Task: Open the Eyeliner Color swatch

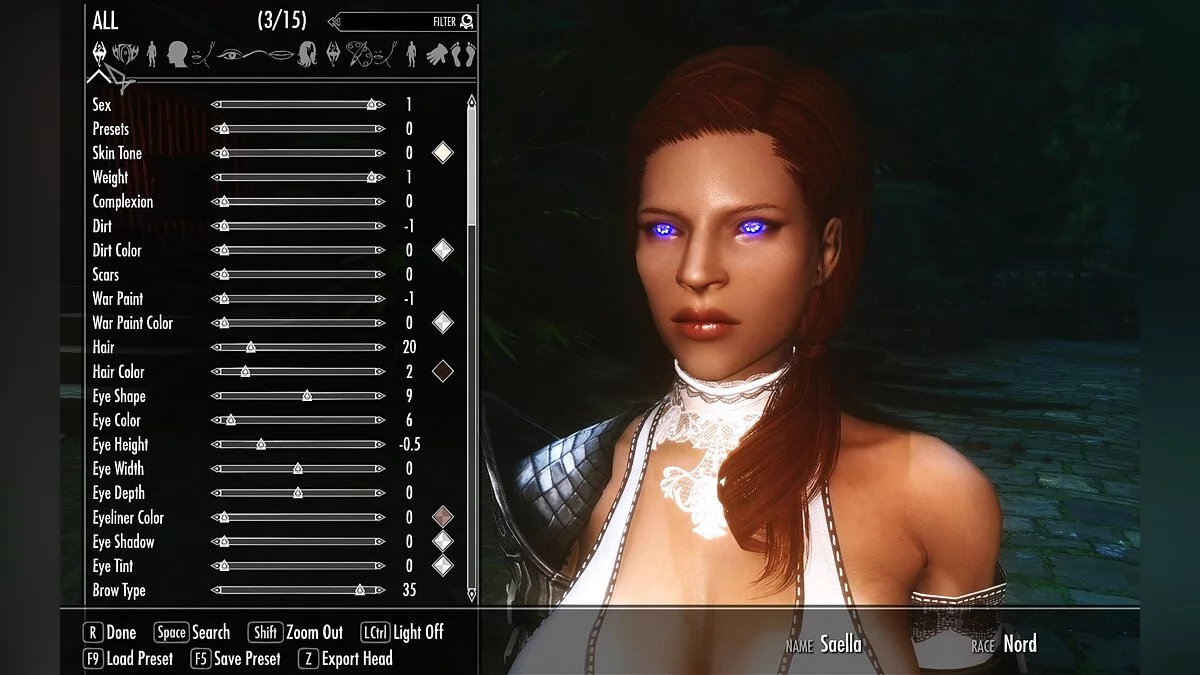Action: (442, 517)
